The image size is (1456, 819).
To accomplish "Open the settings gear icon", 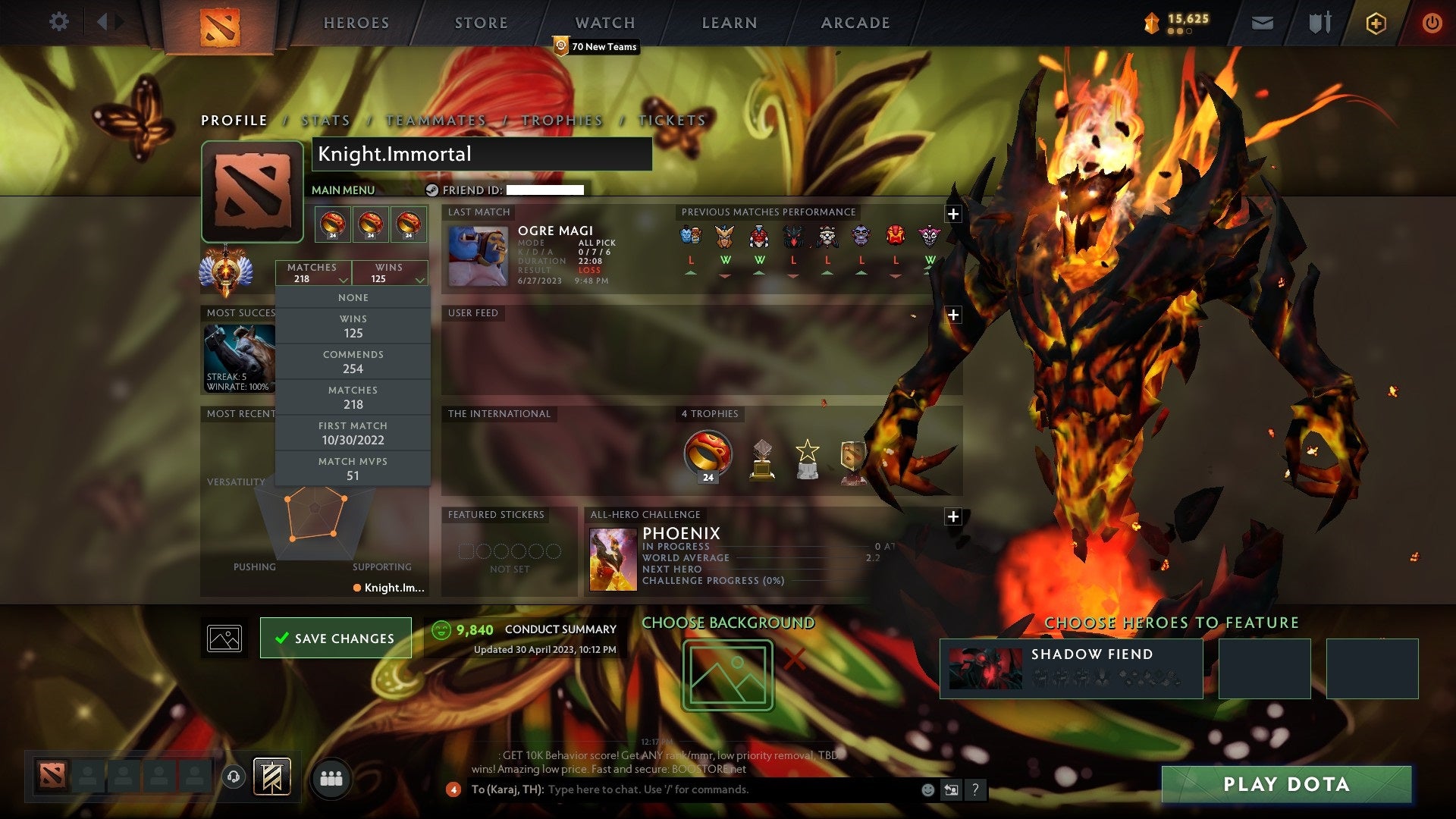I will (59, 22).
